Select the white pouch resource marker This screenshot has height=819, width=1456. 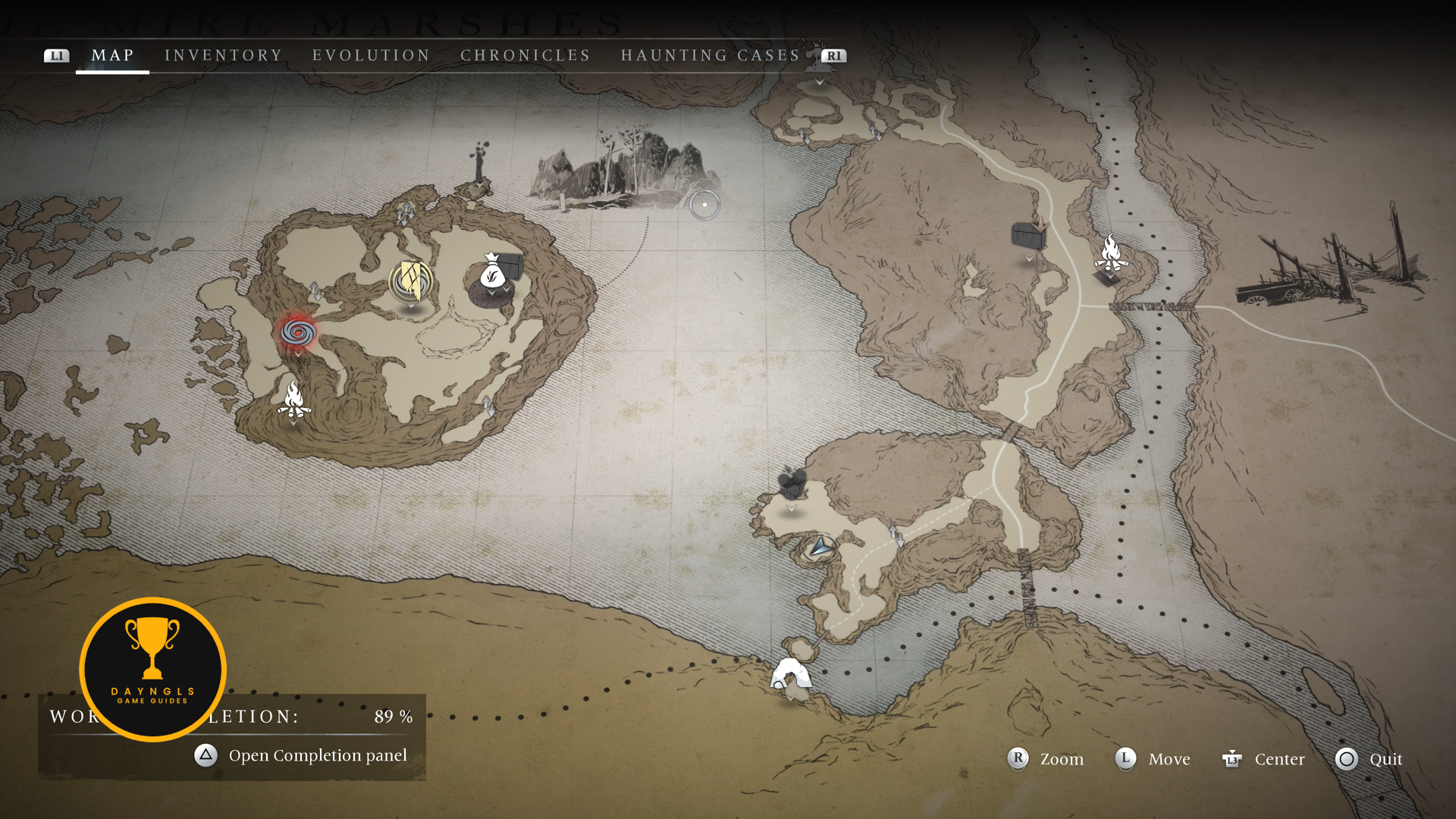(491, 271)
